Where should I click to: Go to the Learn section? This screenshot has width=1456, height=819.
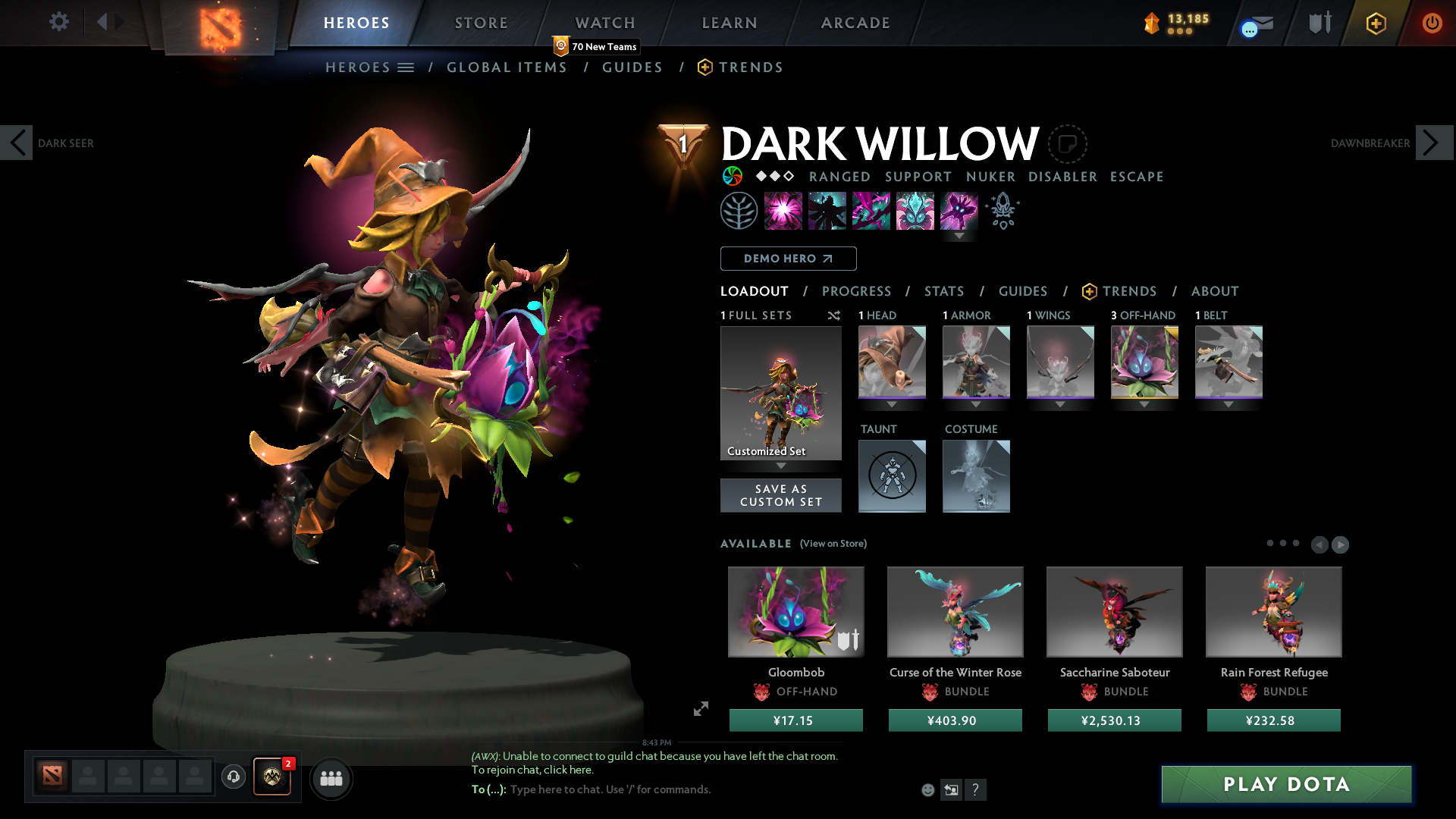coord(730,23)
